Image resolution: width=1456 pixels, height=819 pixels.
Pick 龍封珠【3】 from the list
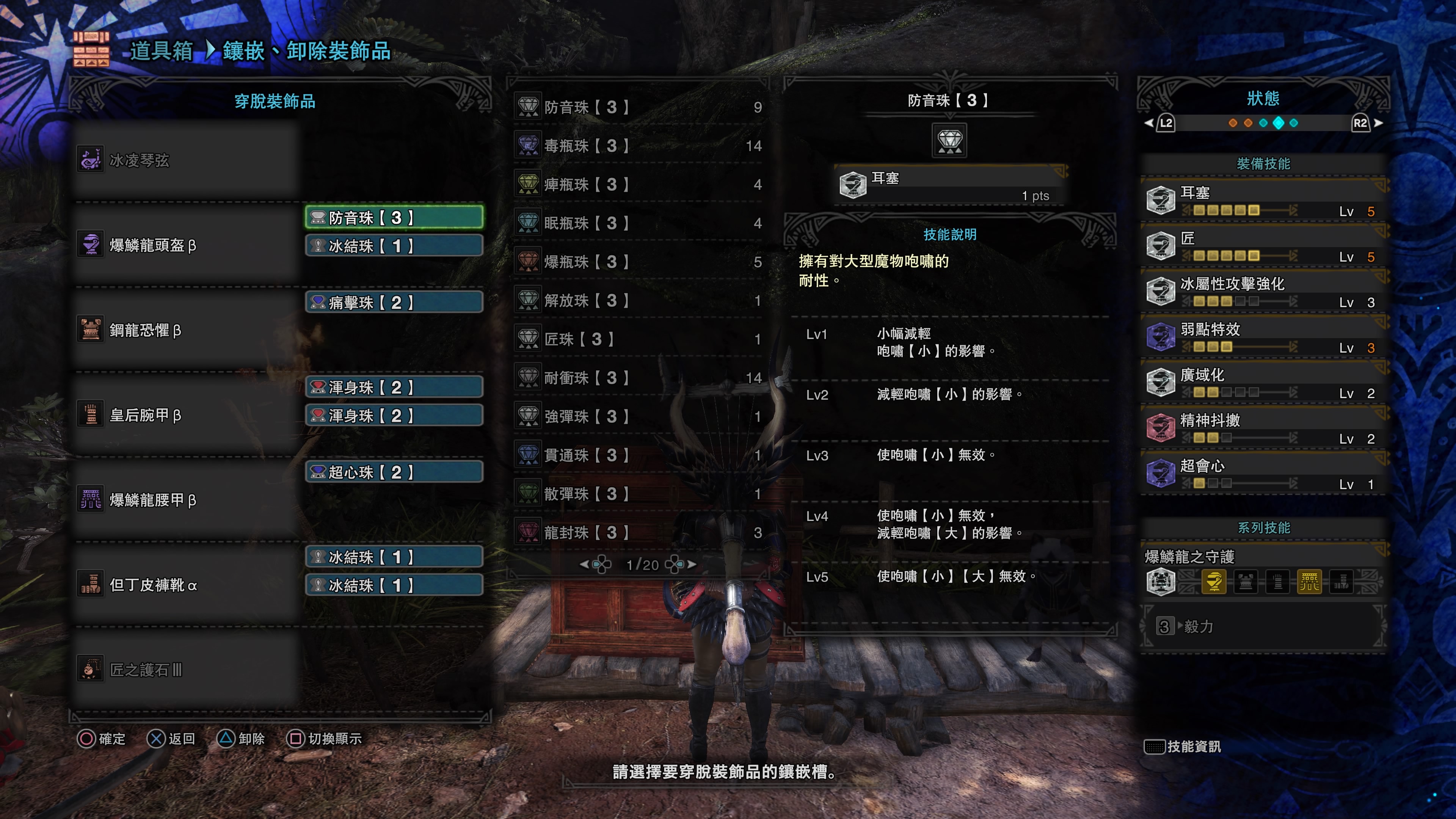pyautogui.click(x=639, y=532)
